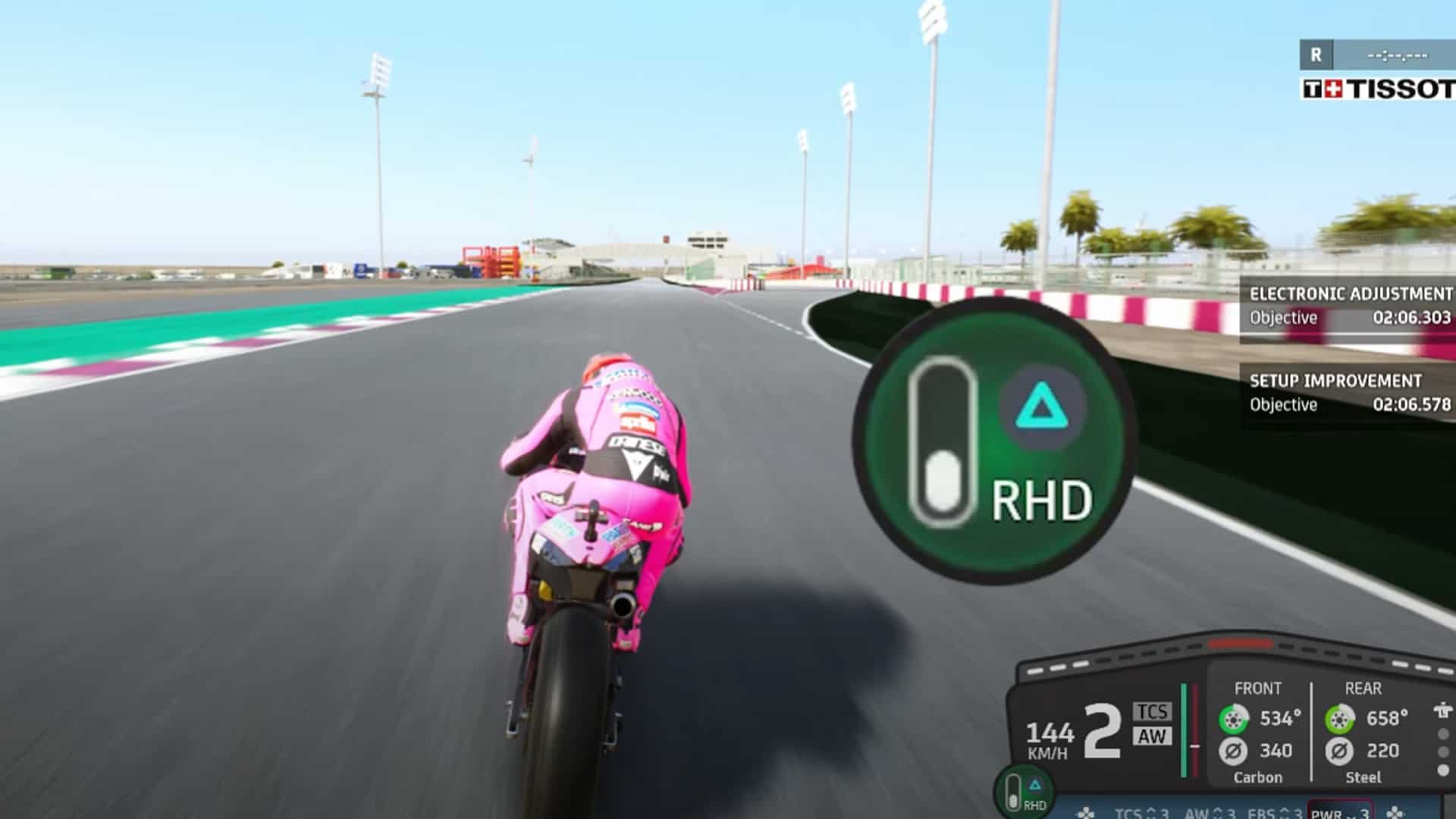Toggle the TCS indicator on dashboard
The height and width of the screenshot is (819, 1456).
[1153, 711]
